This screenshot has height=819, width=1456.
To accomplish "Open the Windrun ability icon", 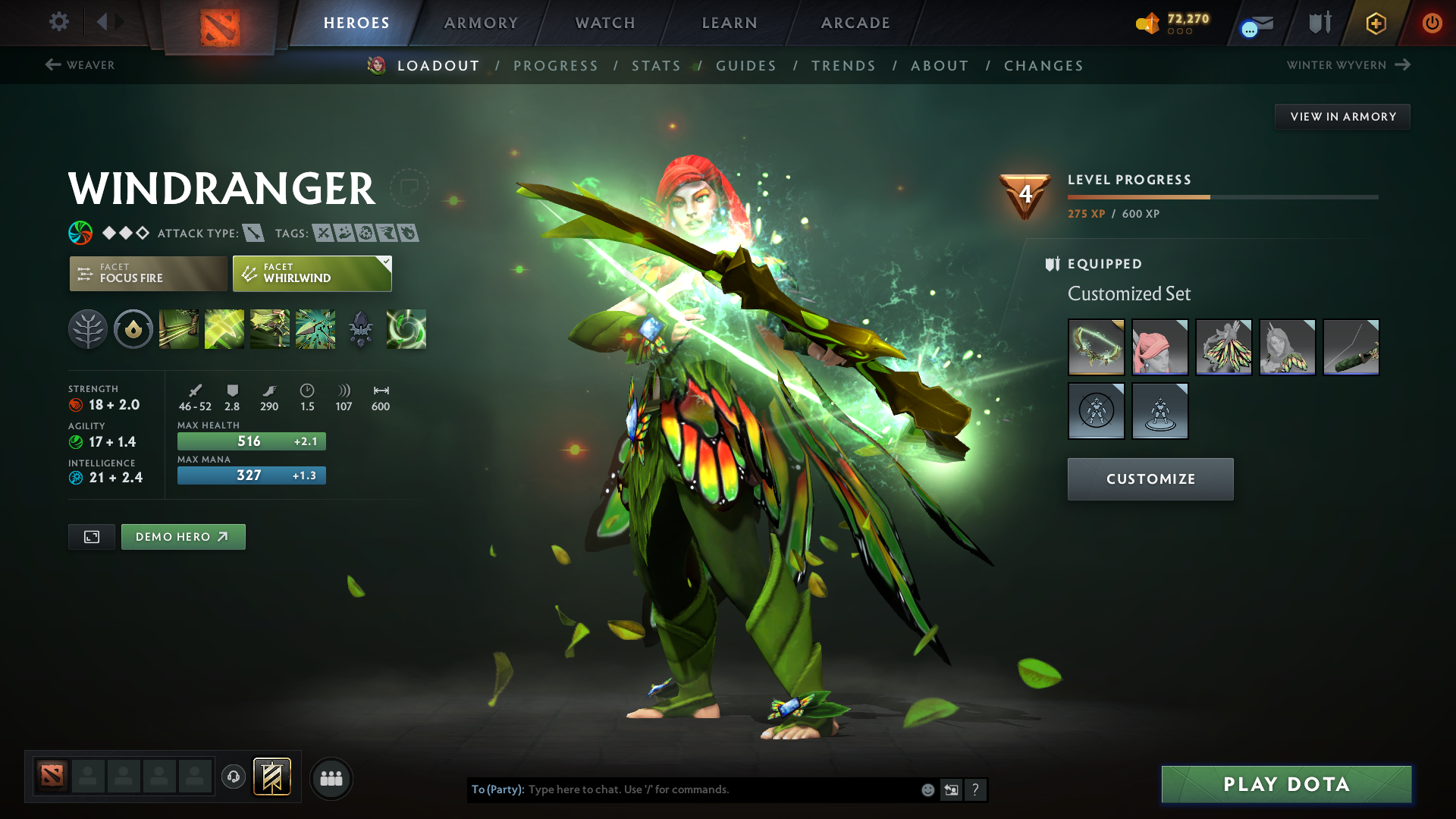I will [270, 329].
